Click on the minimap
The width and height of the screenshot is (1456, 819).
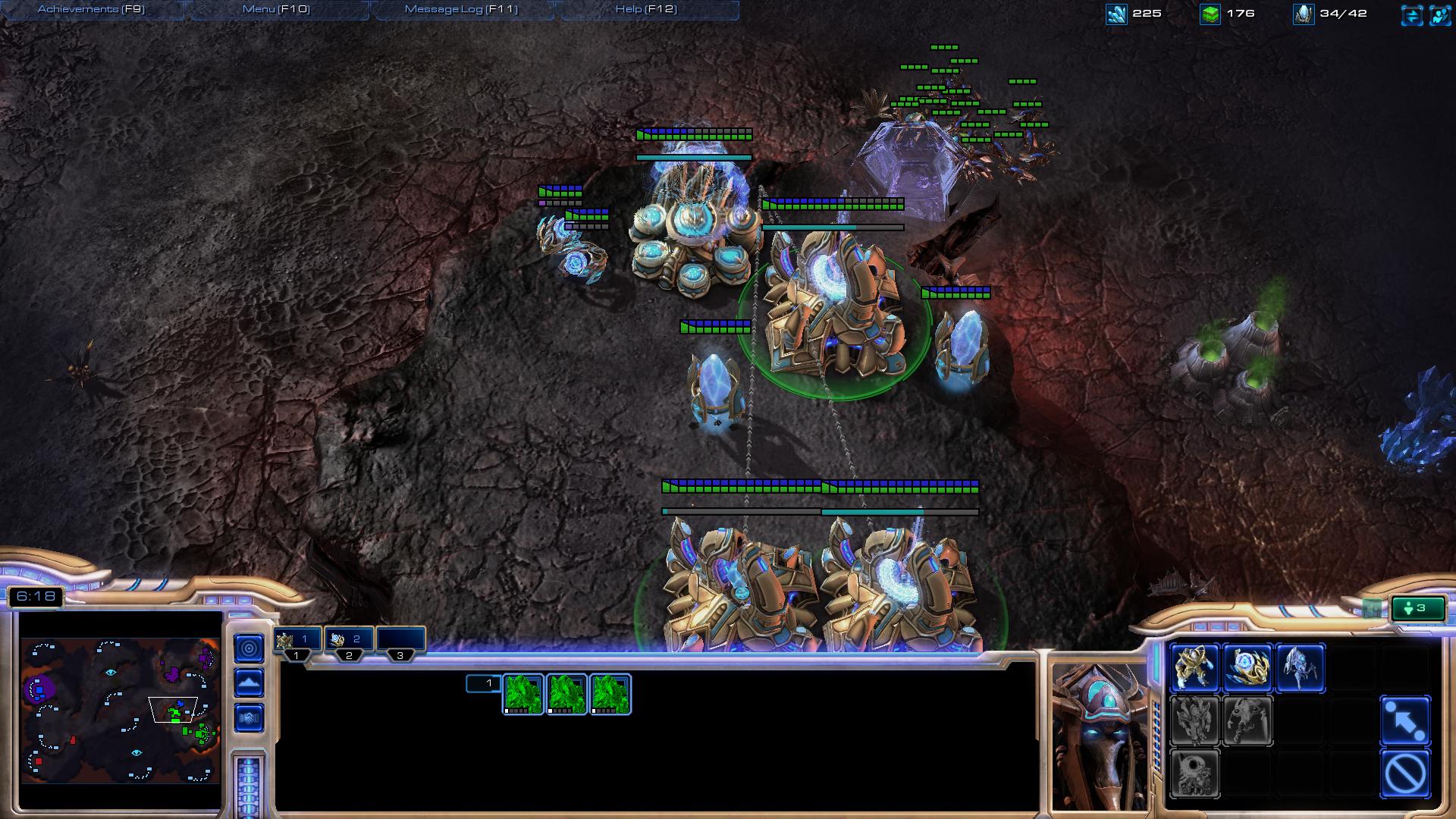pyautogui.click(x=120, y=710)
